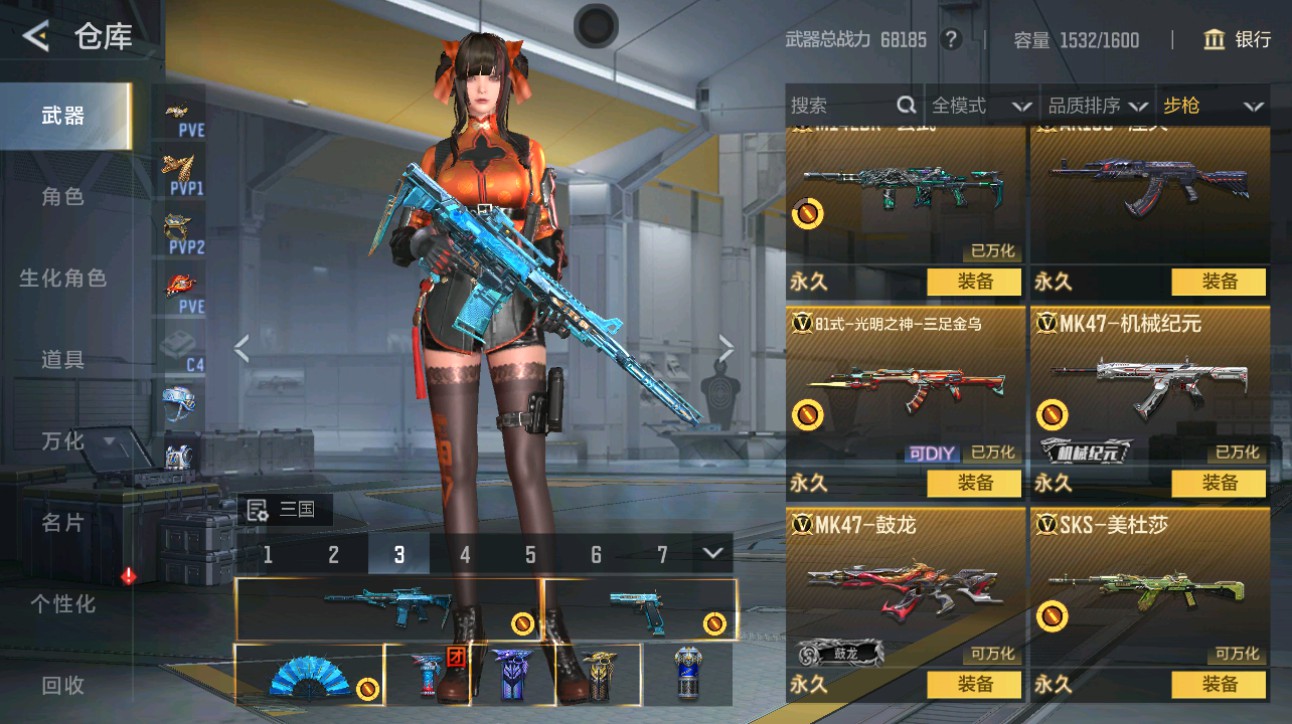This screenshot has height=724, width=1292.
Task: Open the 回收 section
Action: point(63,686)
